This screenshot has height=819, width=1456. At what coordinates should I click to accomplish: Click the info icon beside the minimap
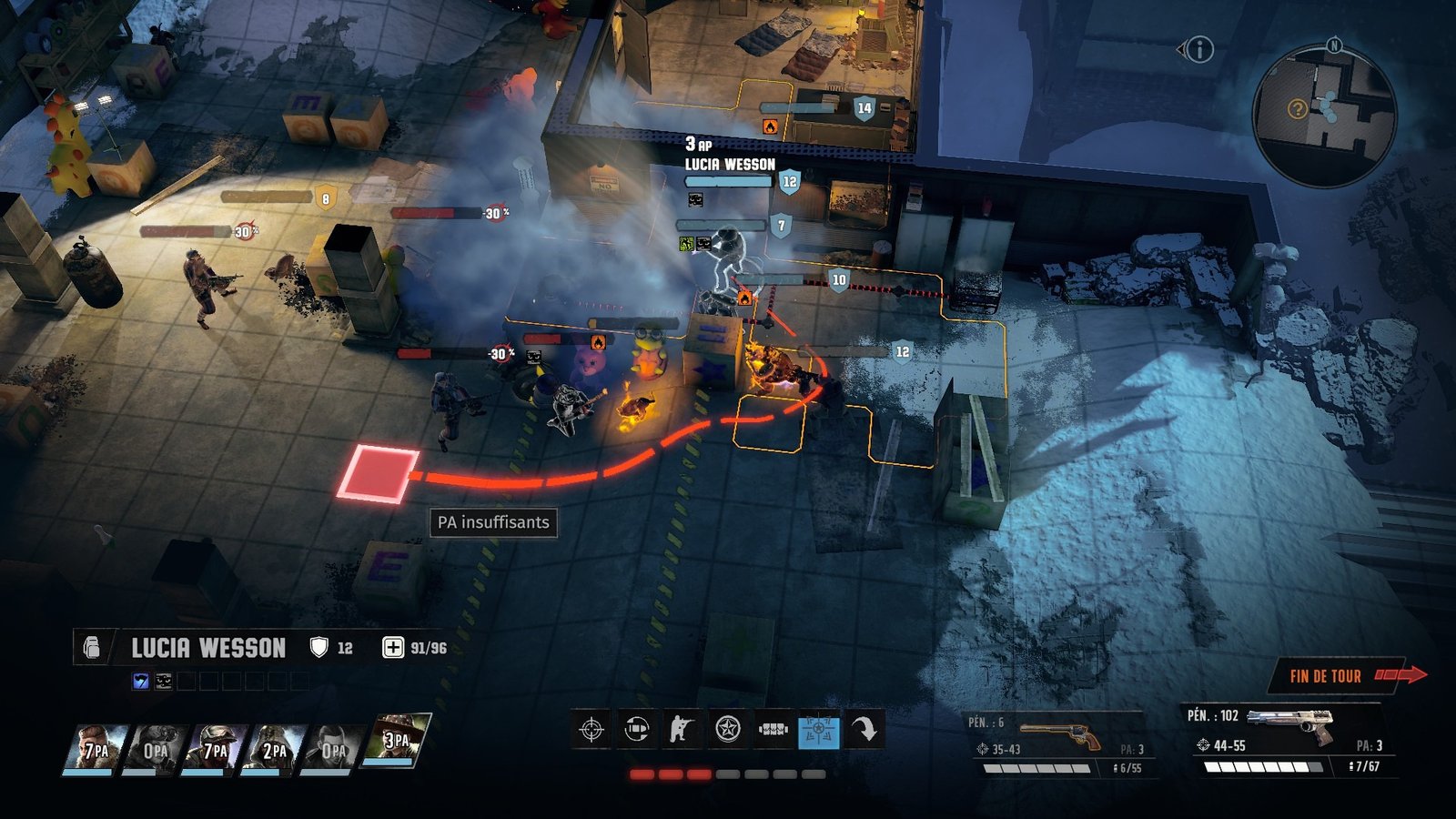click(1200, 49)
